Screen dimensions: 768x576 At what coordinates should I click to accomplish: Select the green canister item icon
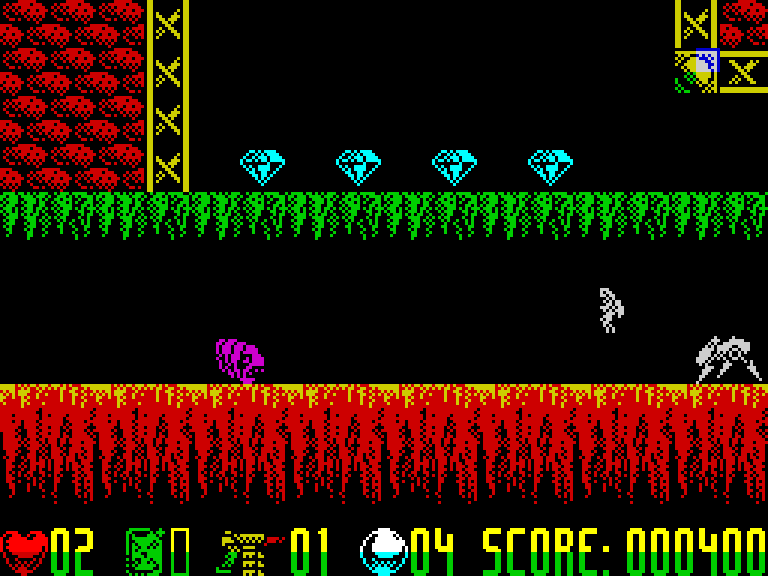pos(144,550)
